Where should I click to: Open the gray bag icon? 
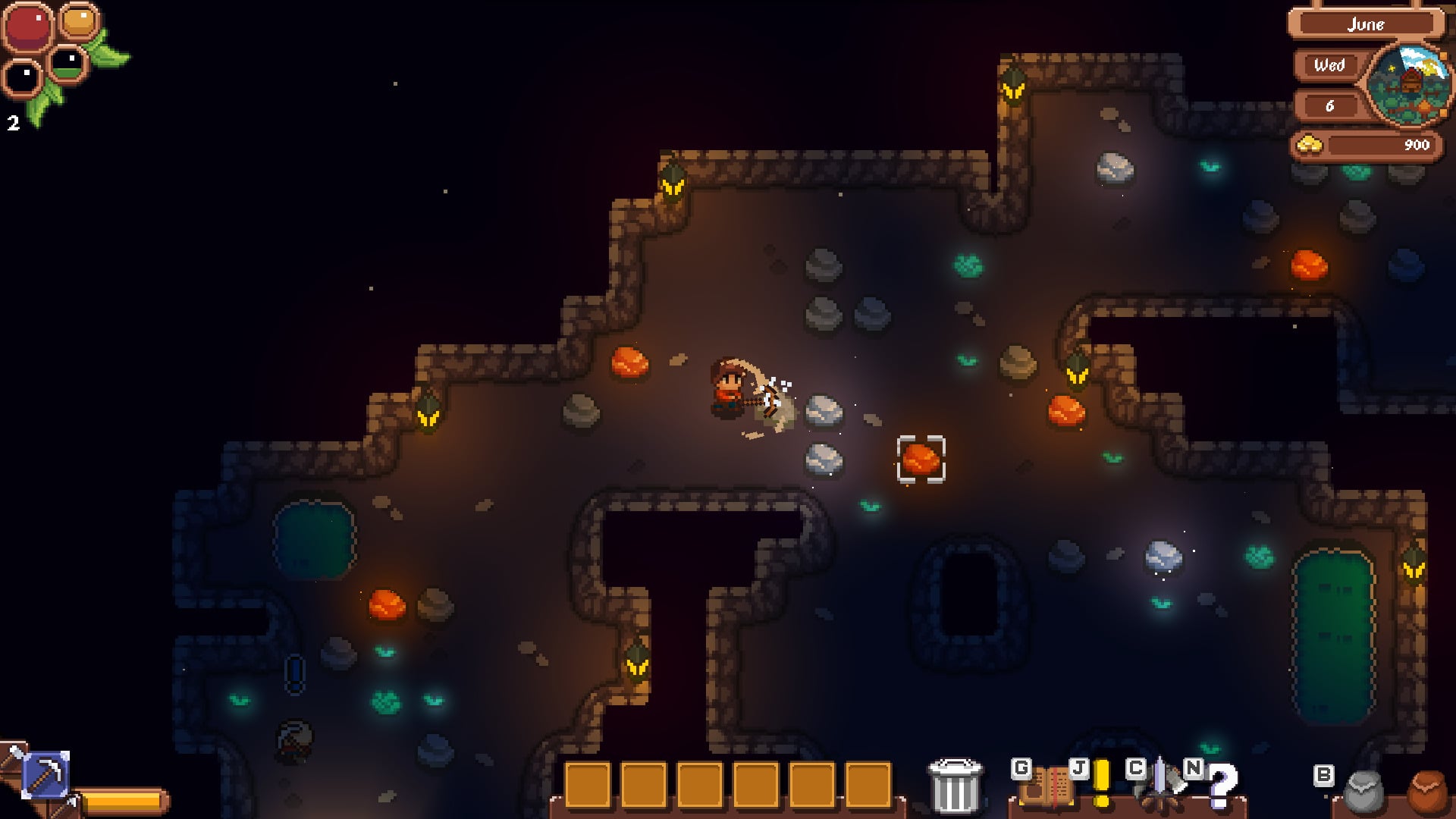[x=1364, y=792]
